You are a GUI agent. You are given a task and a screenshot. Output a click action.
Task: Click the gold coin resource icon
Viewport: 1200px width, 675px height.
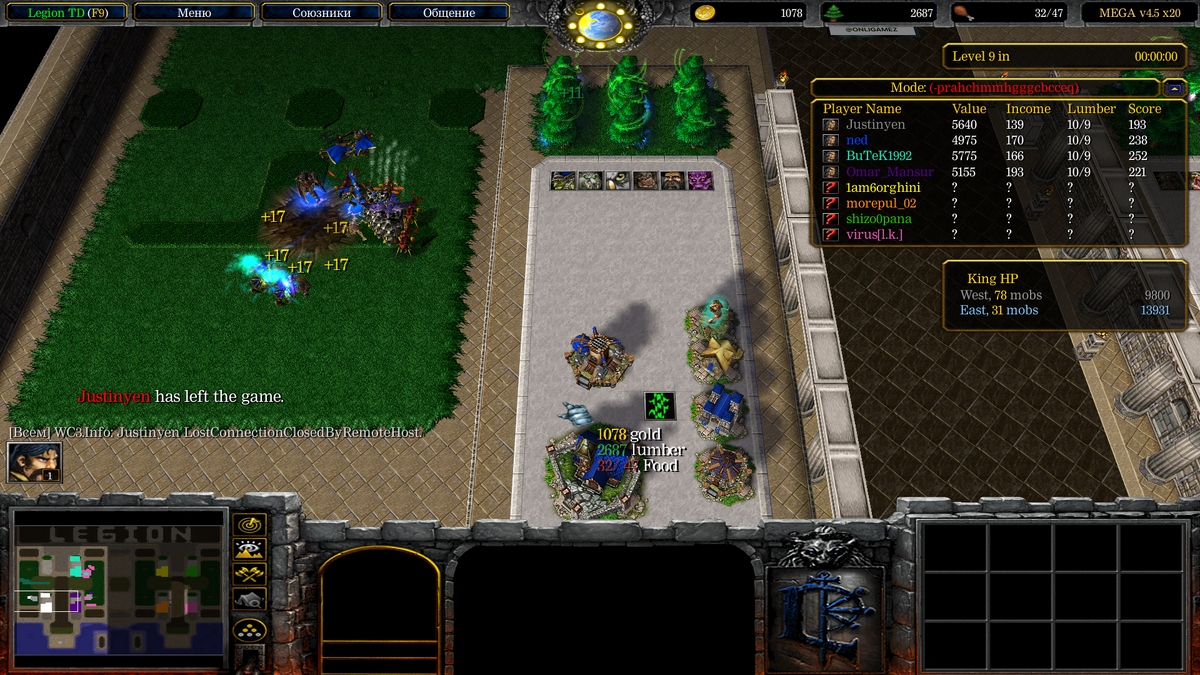click(705, 13)
